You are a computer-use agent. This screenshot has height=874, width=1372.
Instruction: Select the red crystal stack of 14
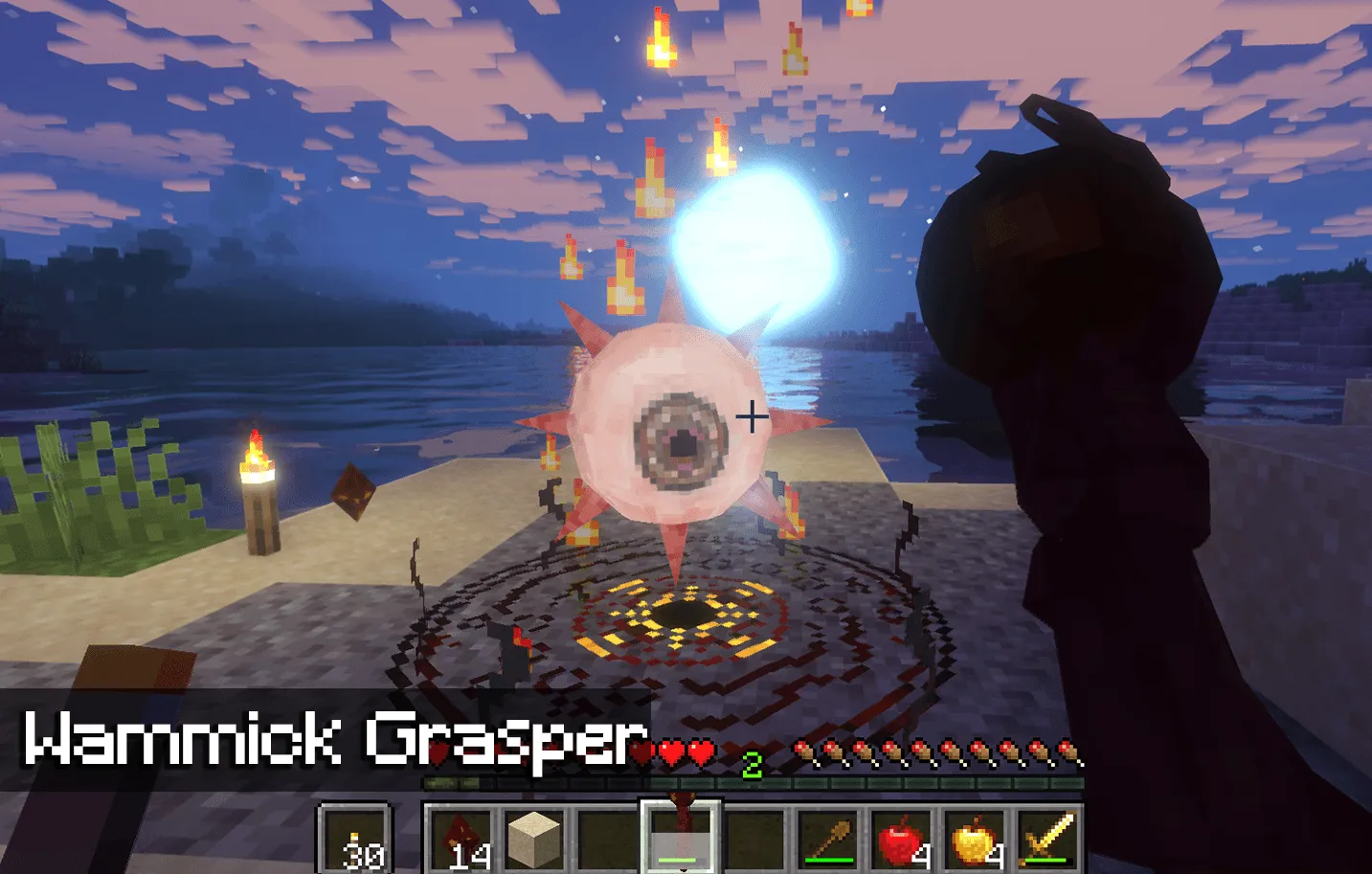463,840
